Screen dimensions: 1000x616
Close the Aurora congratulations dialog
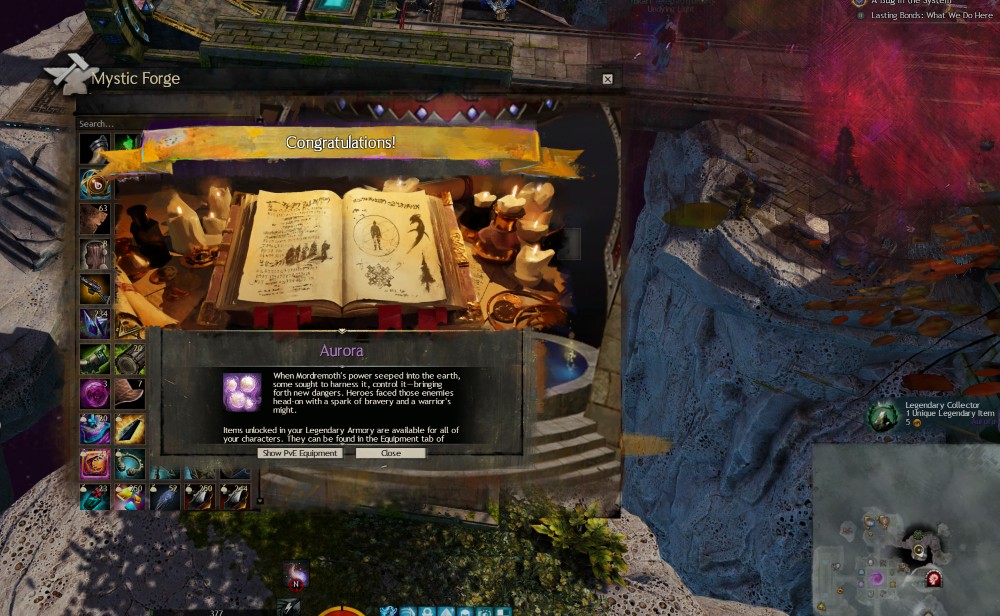click(x=390, y=453)
